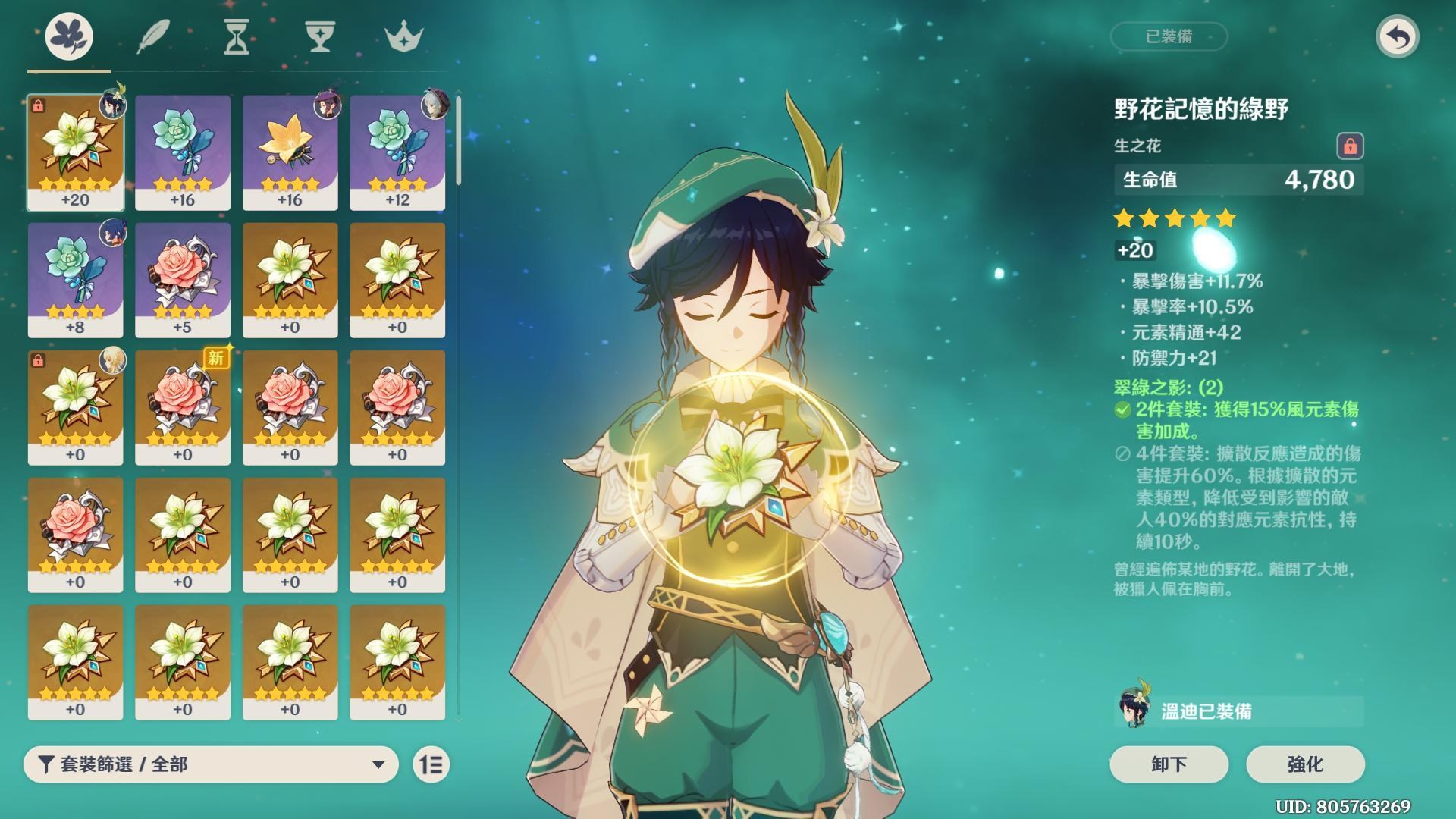Click the 已裝備 equipped filter button
1456x819 pixels.
coord(1169,36)
